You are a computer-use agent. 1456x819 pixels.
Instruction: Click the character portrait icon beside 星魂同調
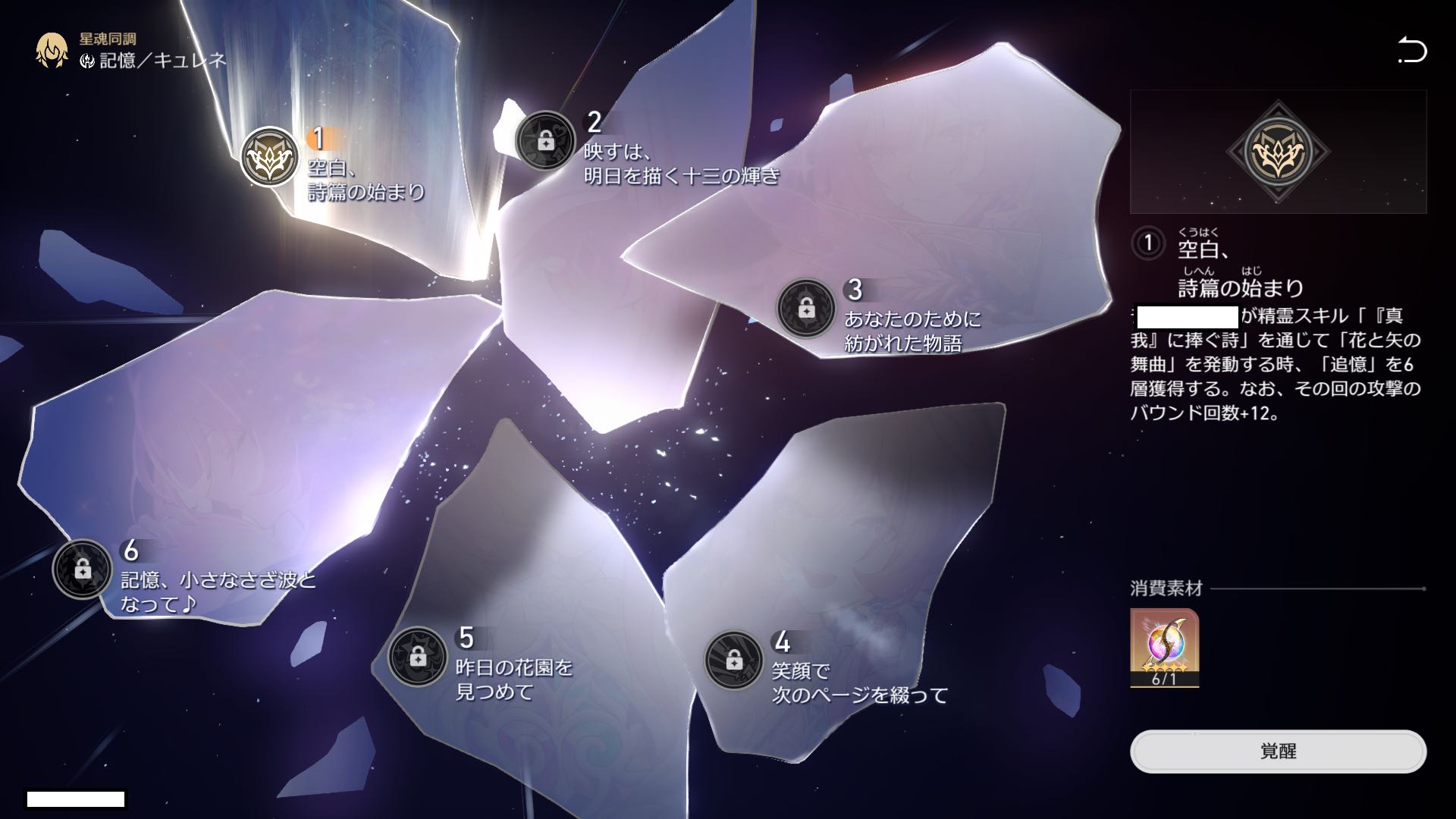pos(52,50)
